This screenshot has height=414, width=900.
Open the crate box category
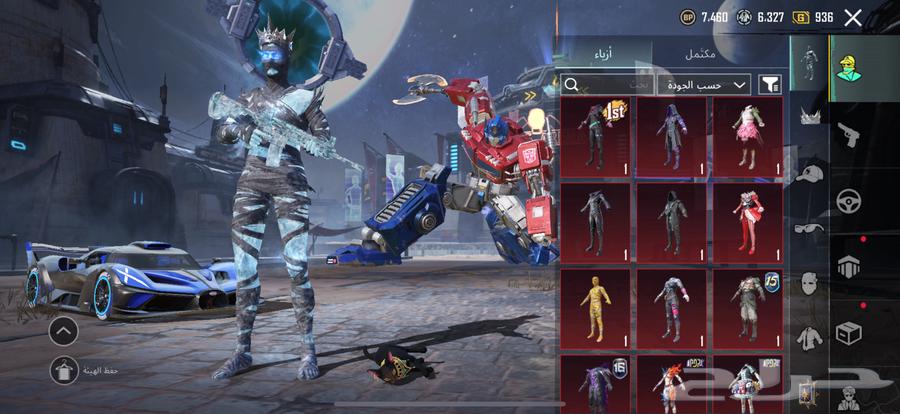(x=850, y=332)
